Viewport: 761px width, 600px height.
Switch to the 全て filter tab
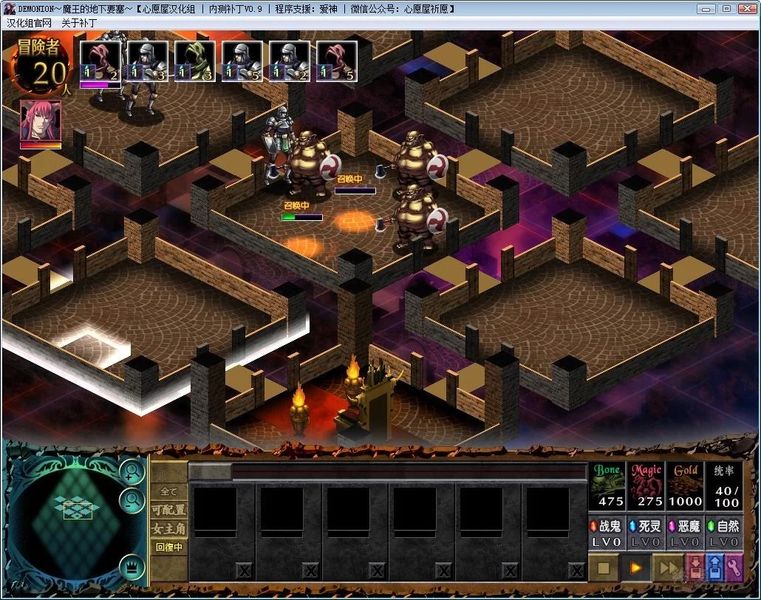(168, 492)
